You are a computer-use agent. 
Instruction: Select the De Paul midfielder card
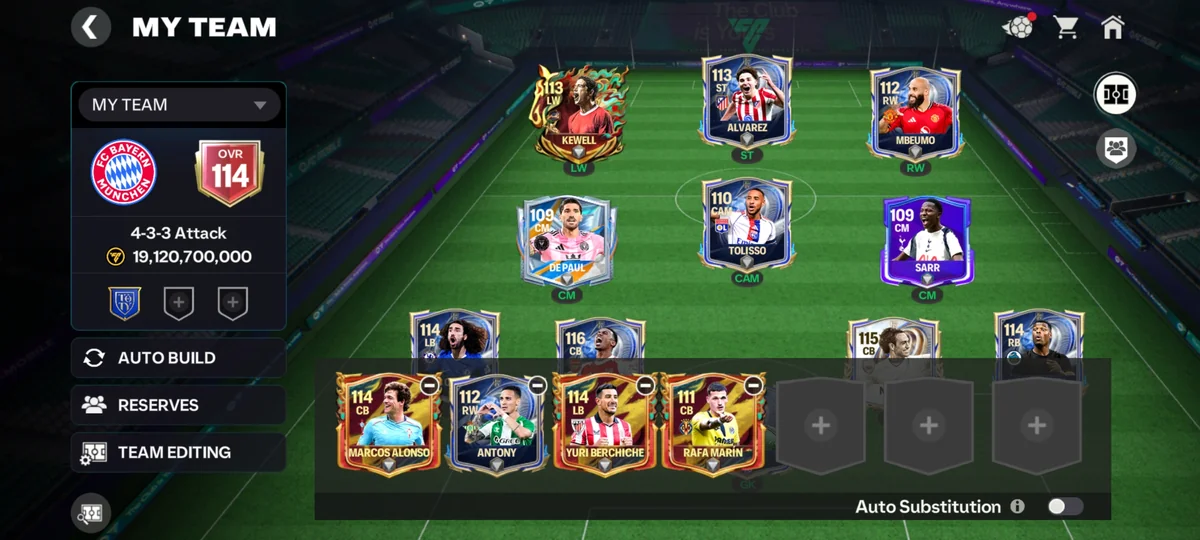(566, 240)
